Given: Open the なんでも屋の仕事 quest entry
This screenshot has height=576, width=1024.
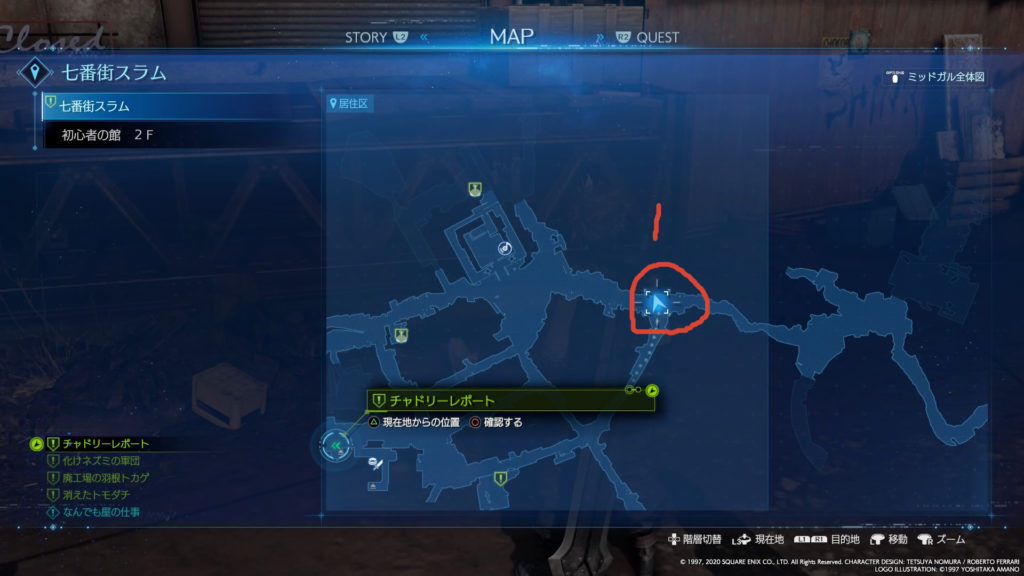Looking at the screenshot, I should 100,512.
